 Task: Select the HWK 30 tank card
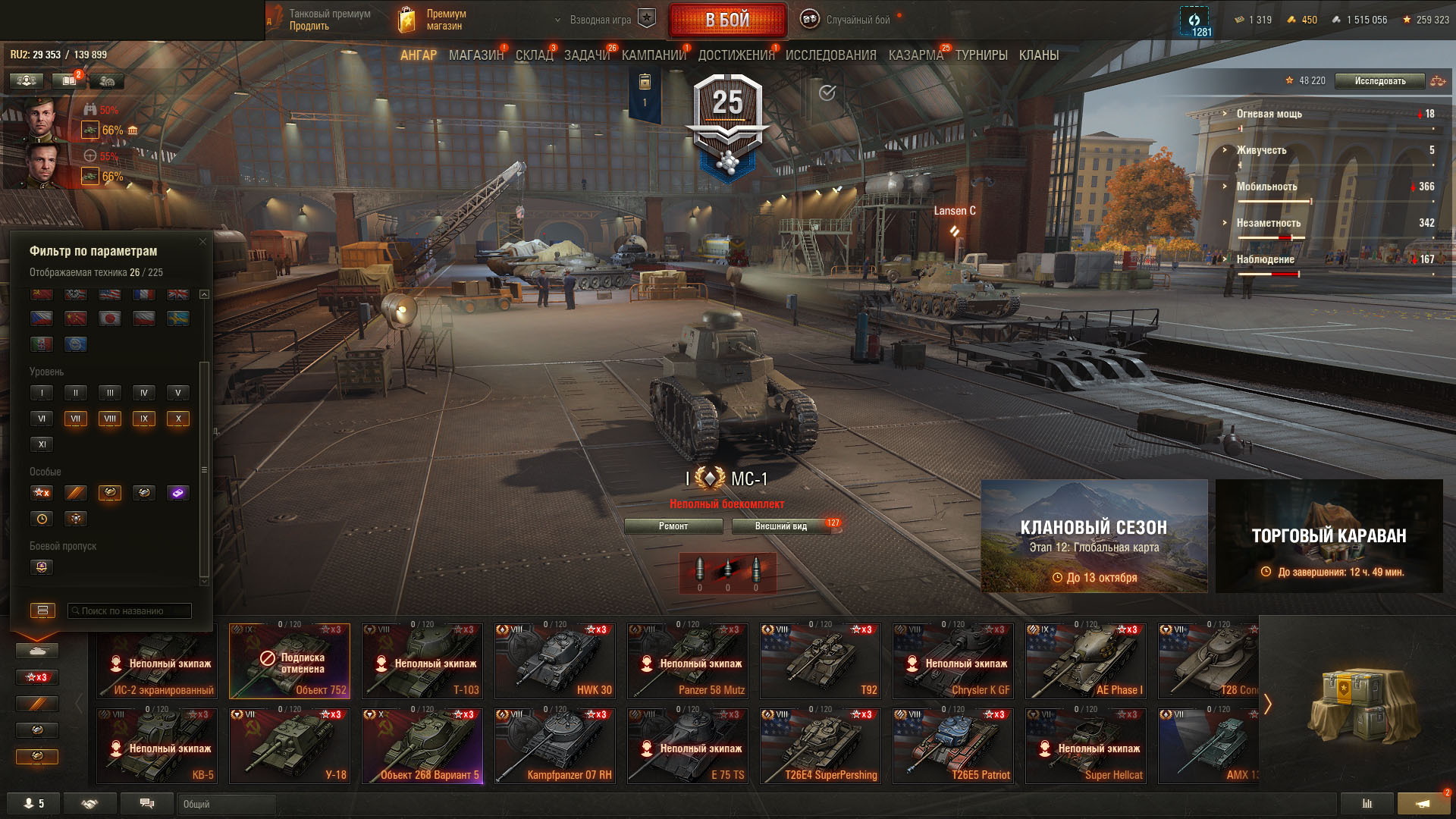(x=555, y=661)
